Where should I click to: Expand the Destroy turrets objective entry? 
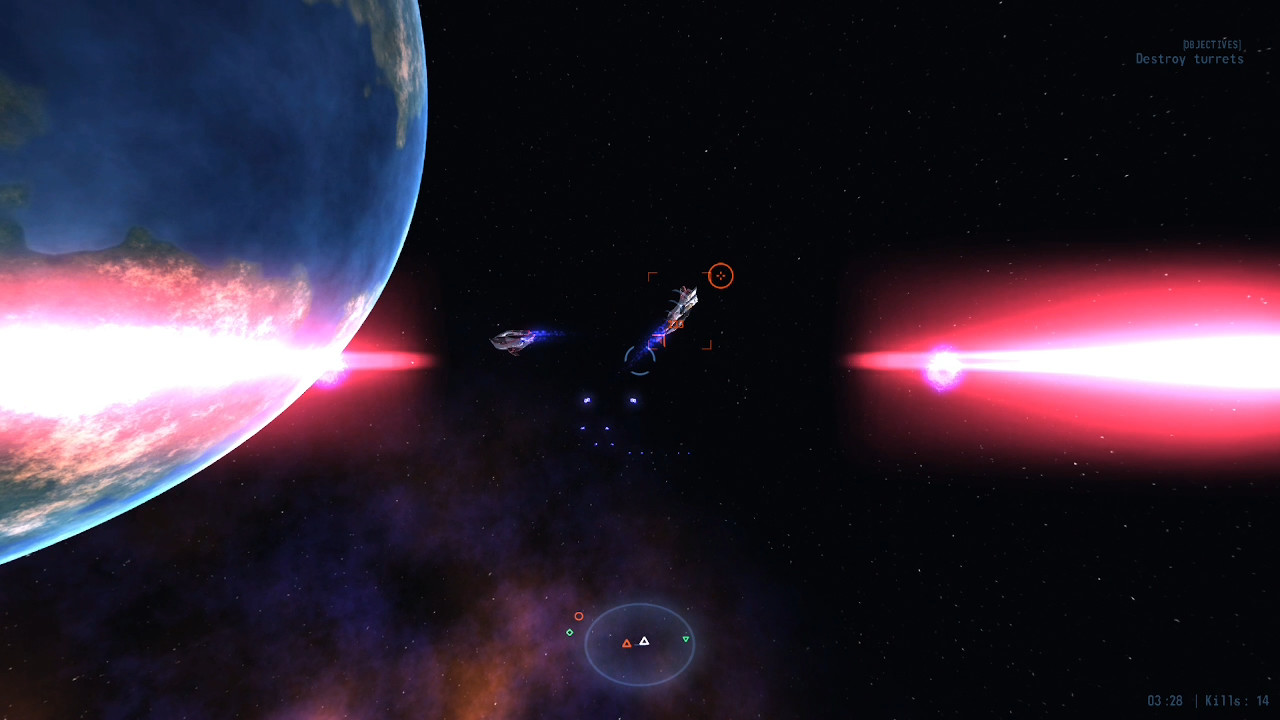pos(1190,59)
